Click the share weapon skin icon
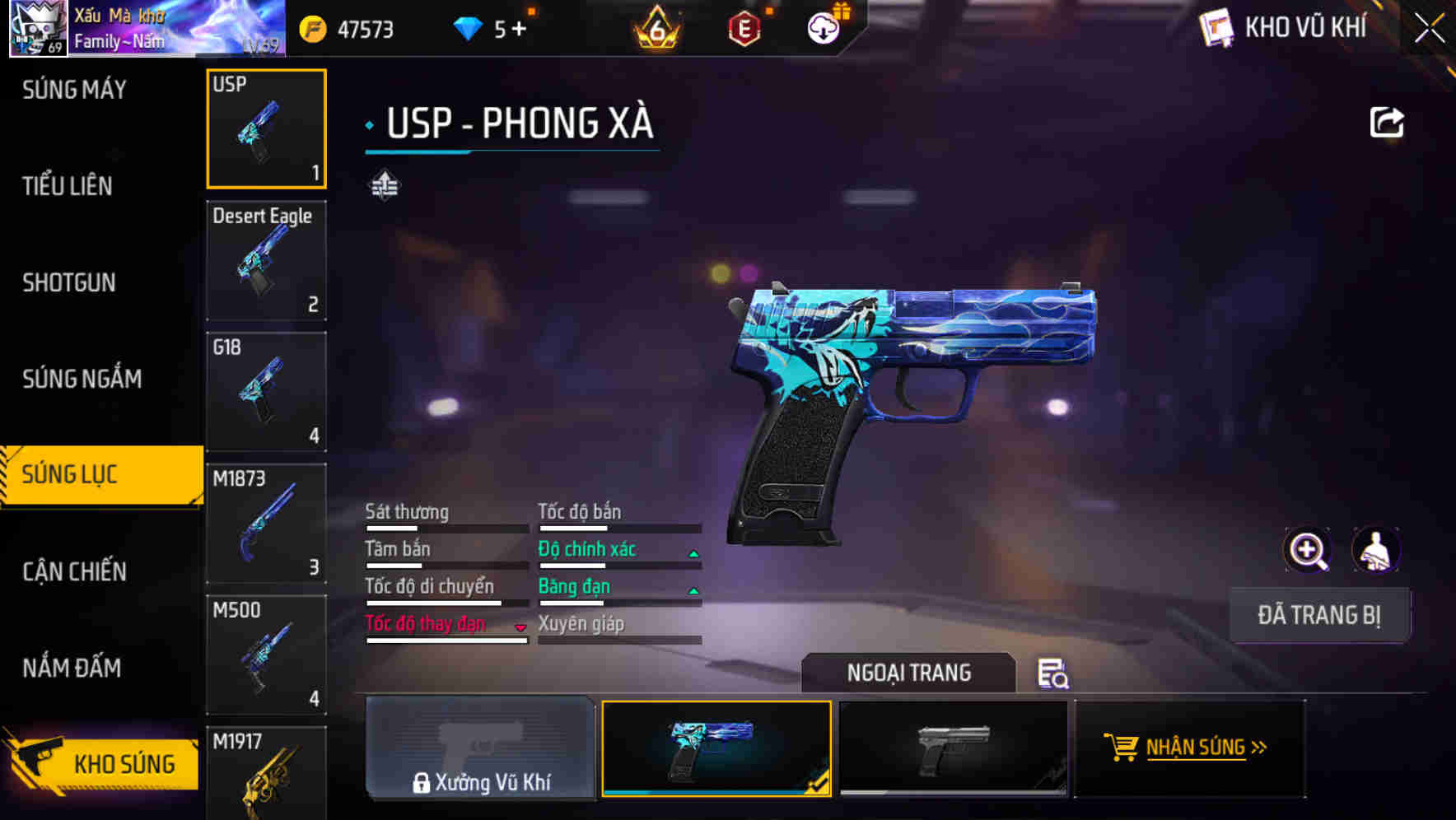The height and width of the screenshot is (820, 1456). pyautogui.click(x=1388, y=122)
